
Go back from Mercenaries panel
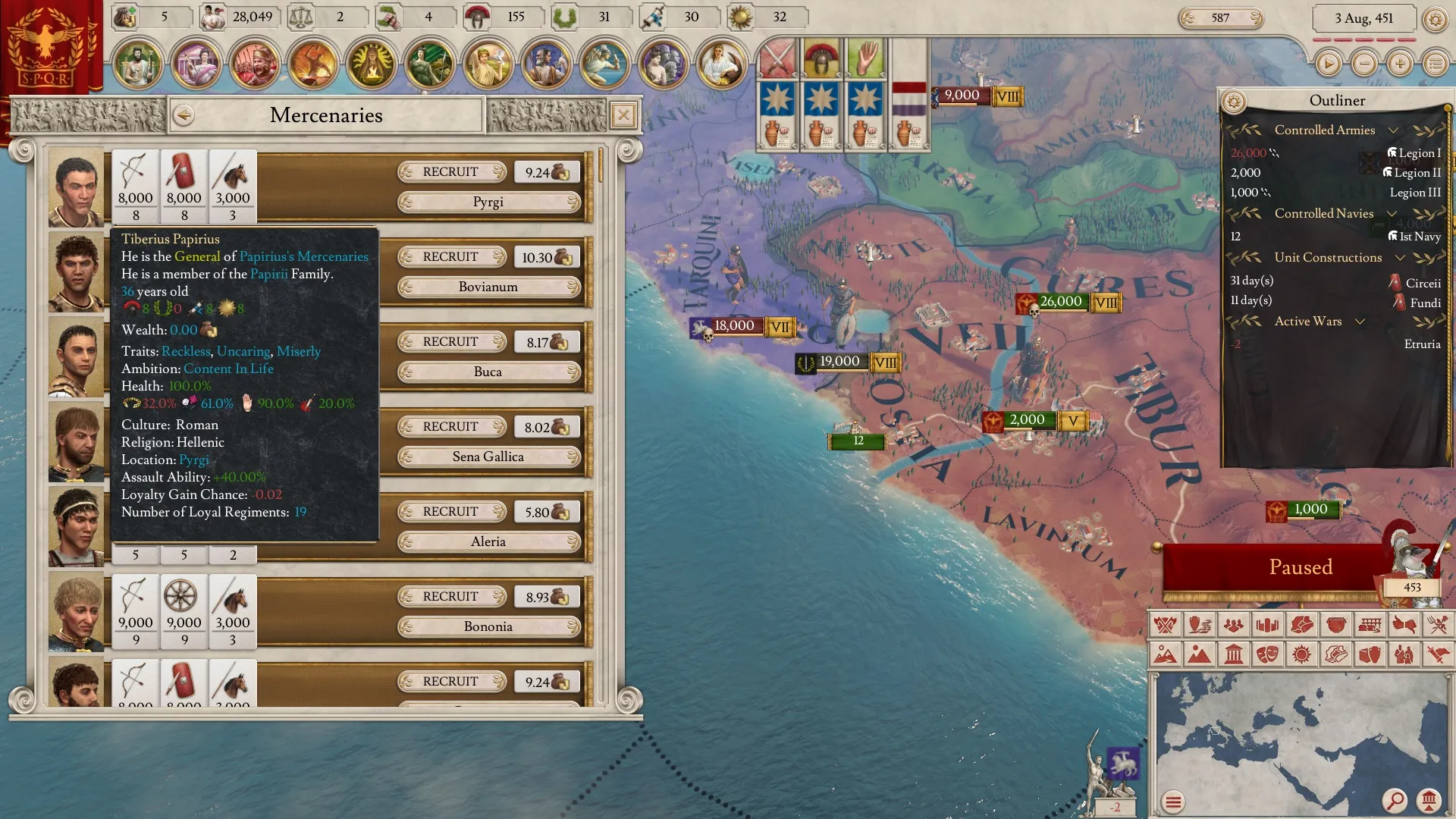[x=184, y=115]
